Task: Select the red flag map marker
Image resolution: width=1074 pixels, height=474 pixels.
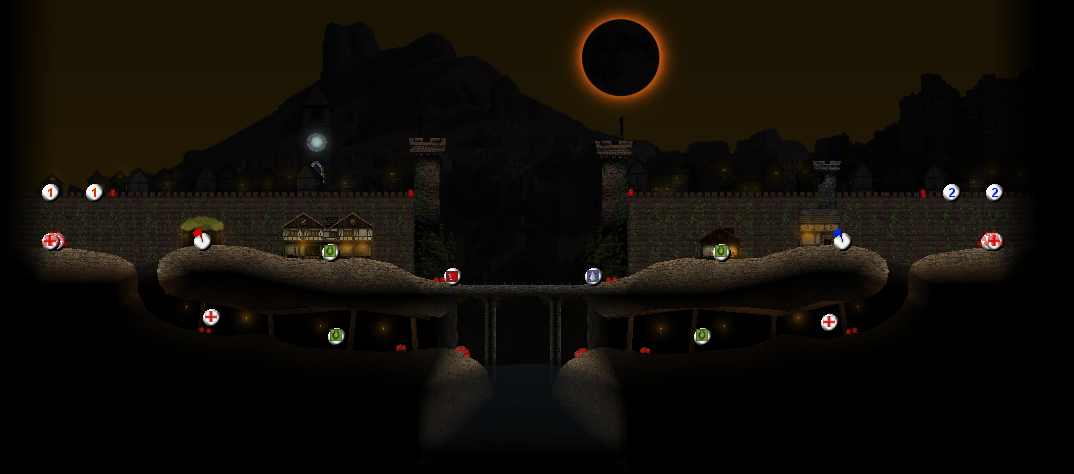Action: (x=202, y=240)
